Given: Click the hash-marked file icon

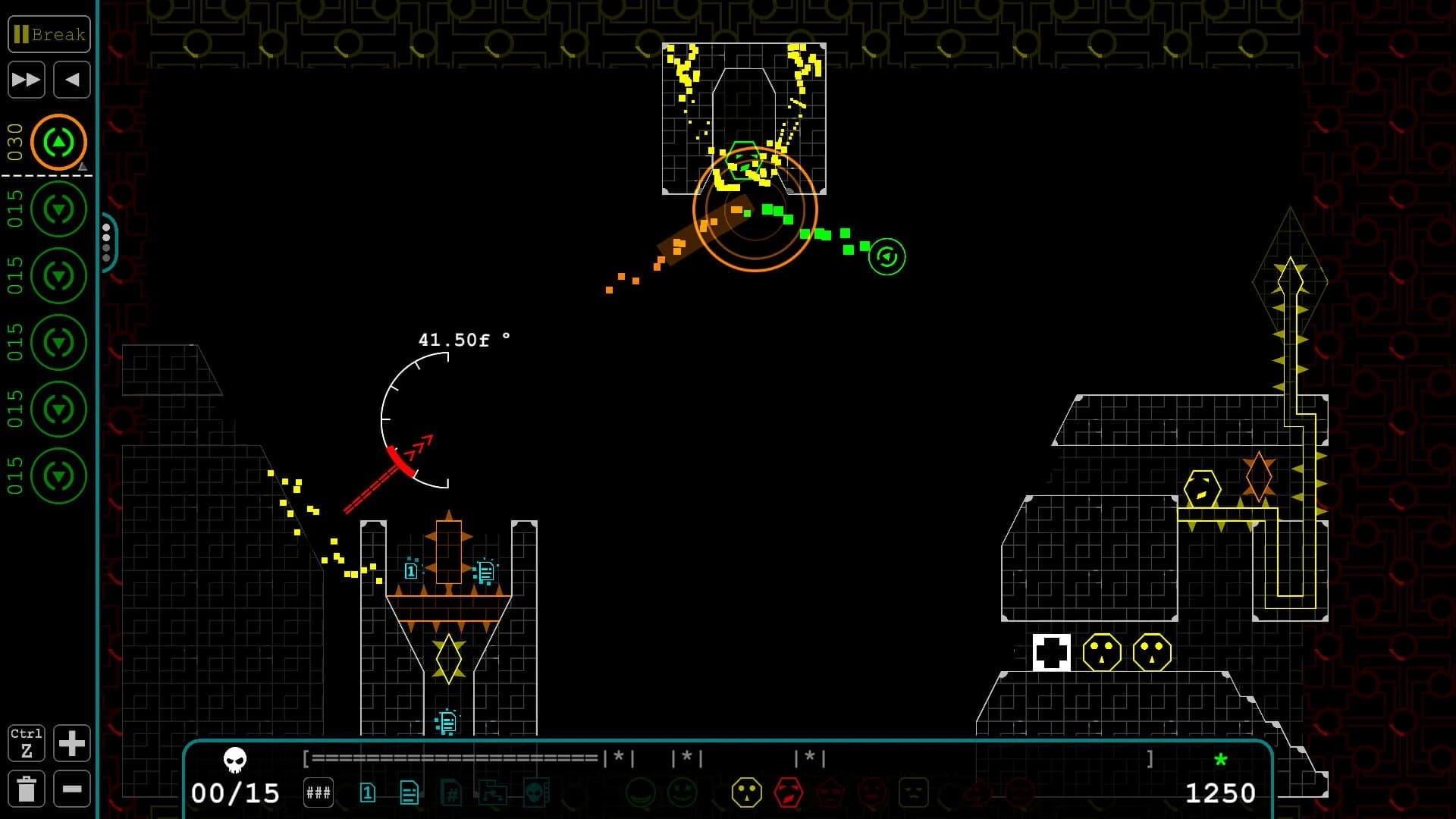Looking at the screenshot, I should 452,792.
